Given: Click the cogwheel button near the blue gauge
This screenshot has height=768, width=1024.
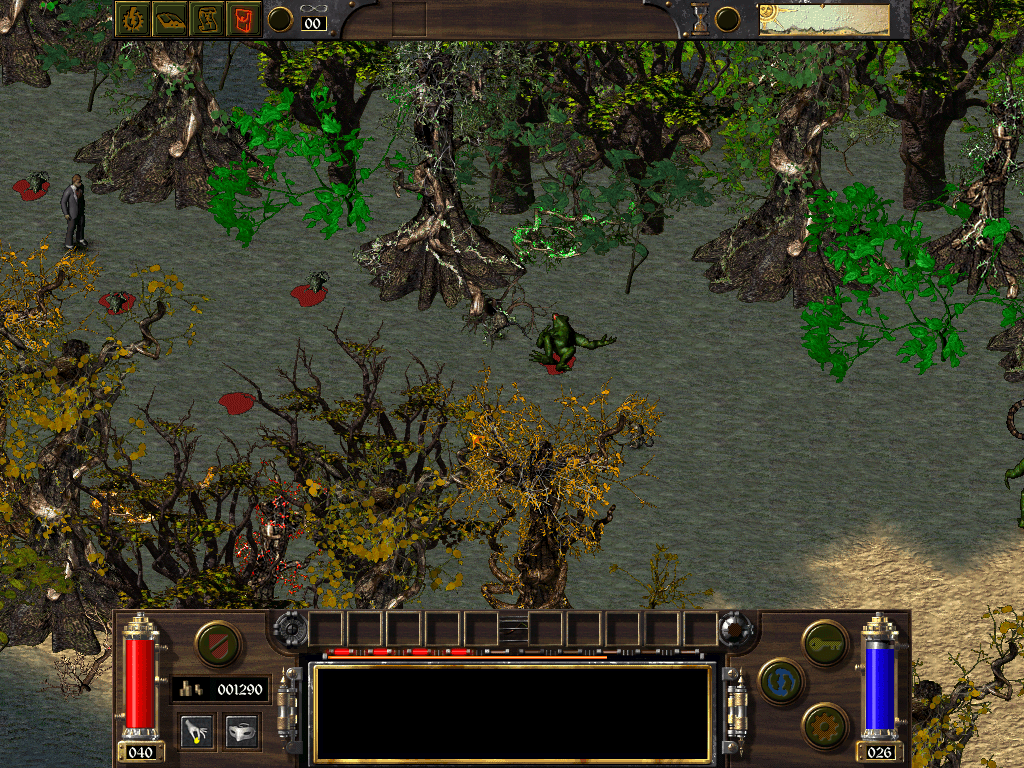Looking at the screenshot, I should tap(826, 725).
